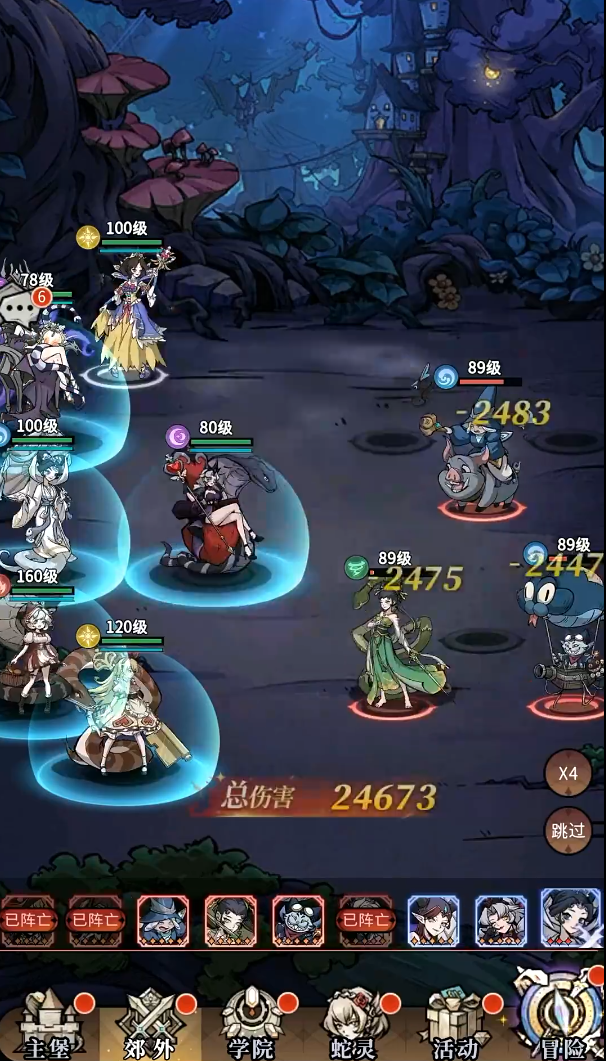Toggle the X4 battle speed button

click(x=568, y=773)
